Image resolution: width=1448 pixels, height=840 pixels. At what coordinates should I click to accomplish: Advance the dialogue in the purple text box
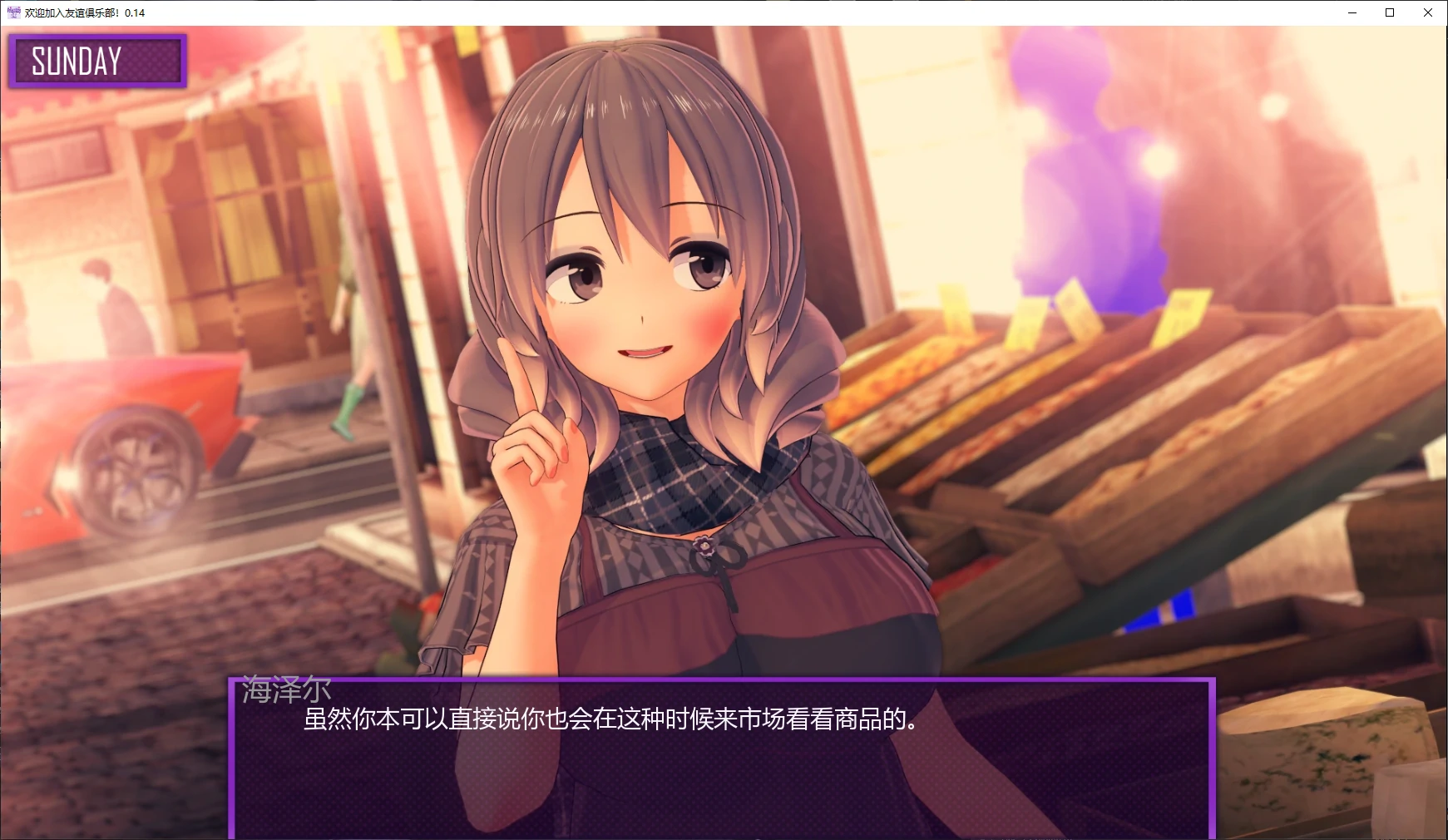click(721, 758)
